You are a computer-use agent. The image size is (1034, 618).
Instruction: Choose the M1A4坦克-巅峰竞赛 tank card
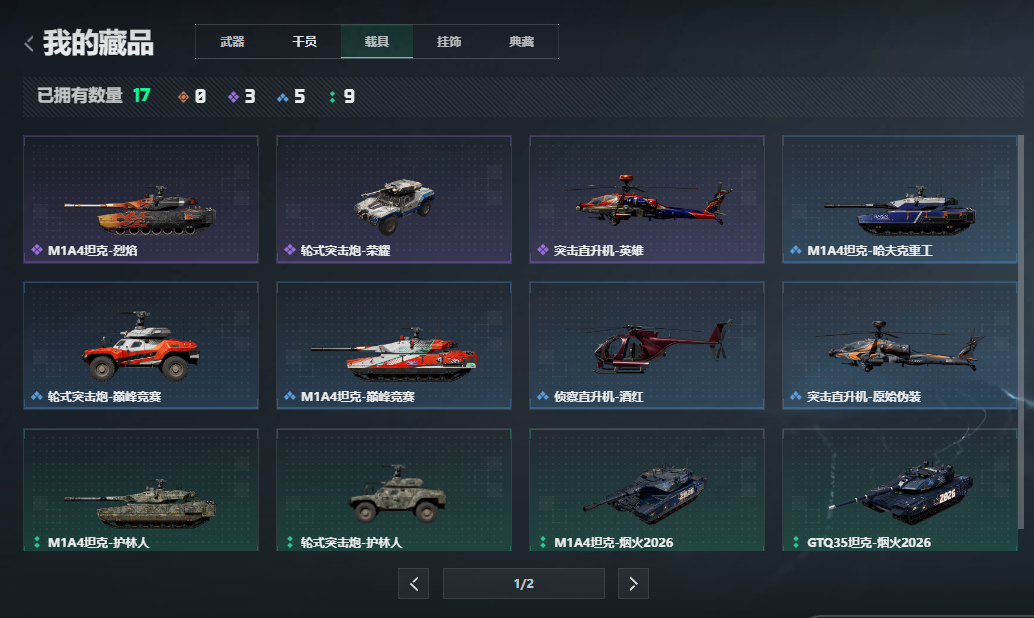[394, 345]
